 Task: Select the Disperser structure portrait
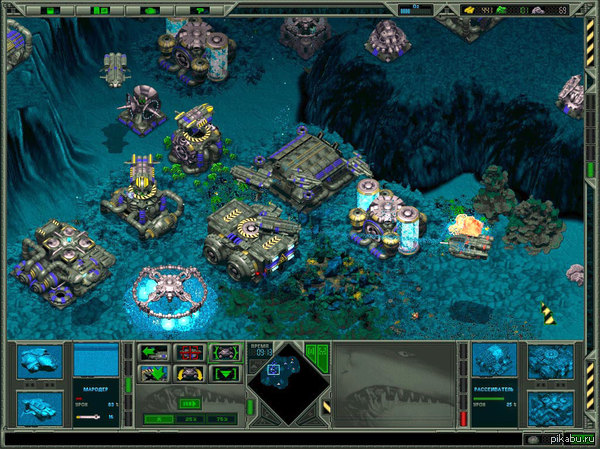494,360
